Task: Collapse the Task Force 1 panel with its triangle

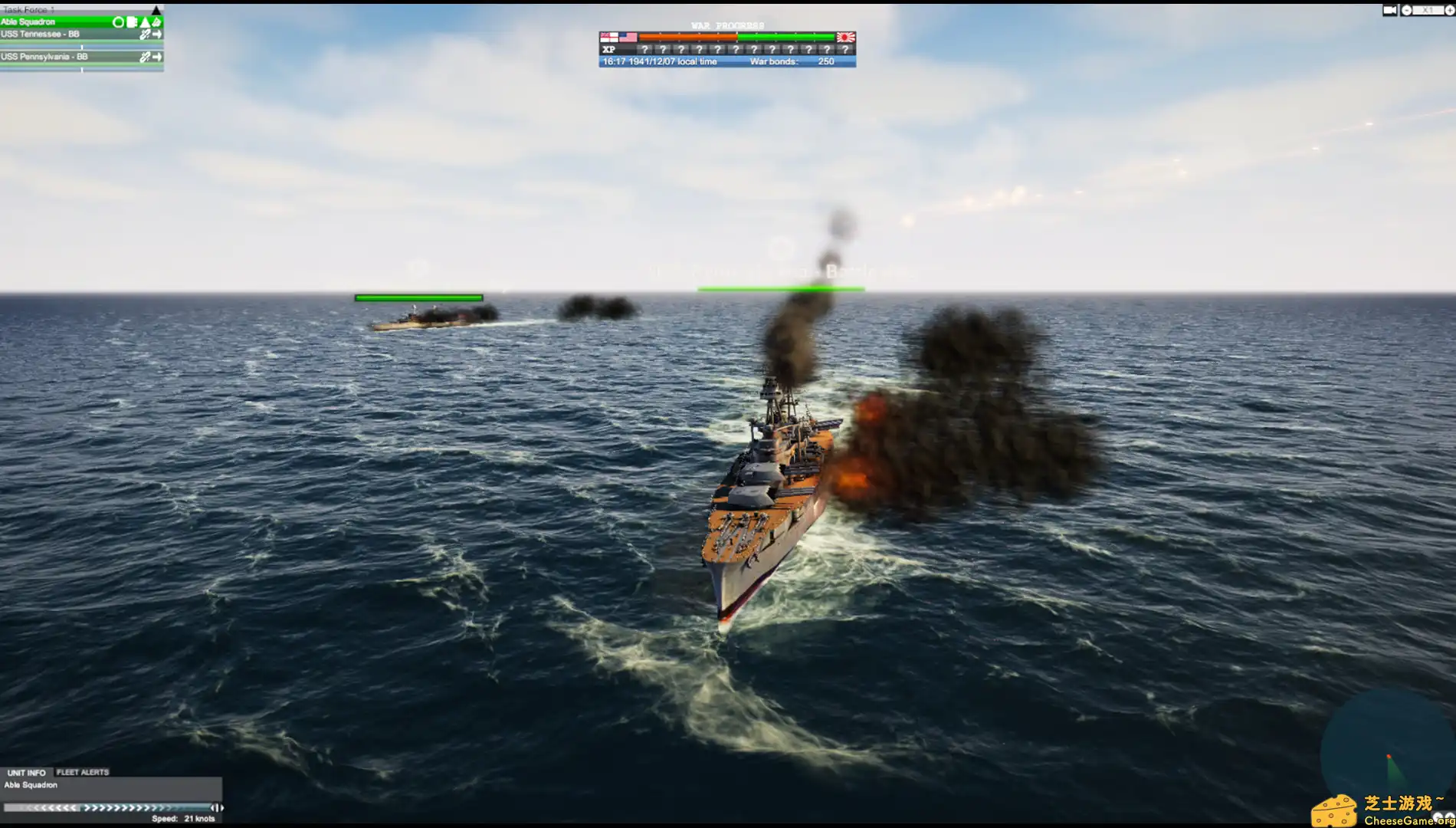Action: point(156,10)
